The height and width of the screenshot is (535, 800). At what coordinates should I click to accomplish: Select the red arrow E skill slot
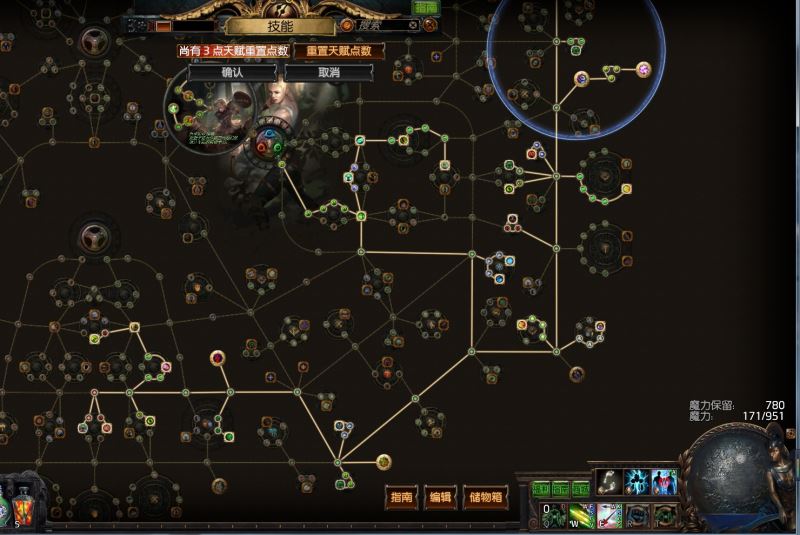click(609, 516)
